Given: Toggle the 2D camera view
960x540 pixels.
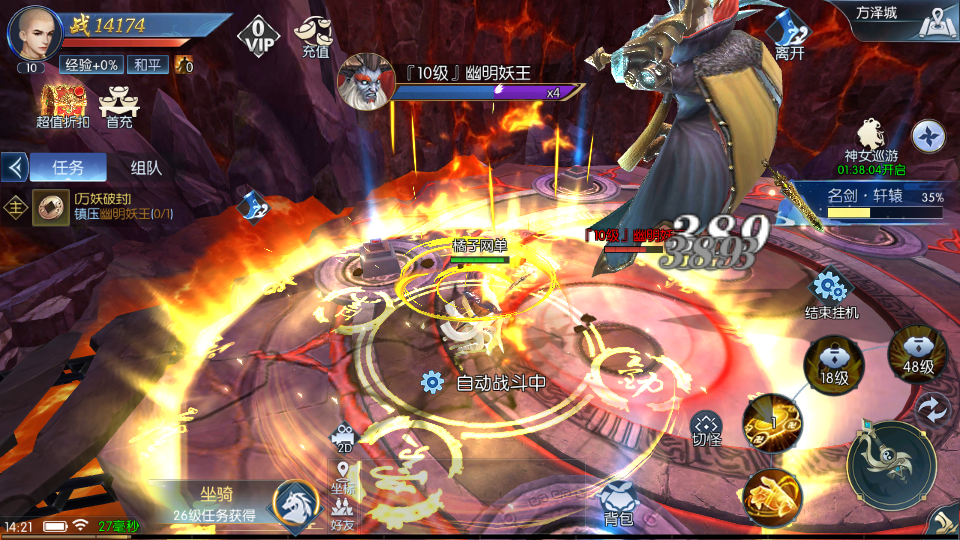Looking at the screenshot, I should click(344, 438).
